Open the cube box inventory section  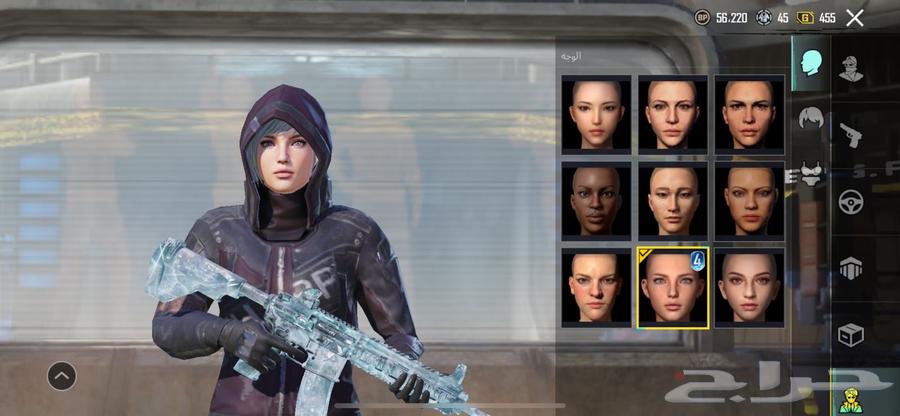[x=852, y=335]
